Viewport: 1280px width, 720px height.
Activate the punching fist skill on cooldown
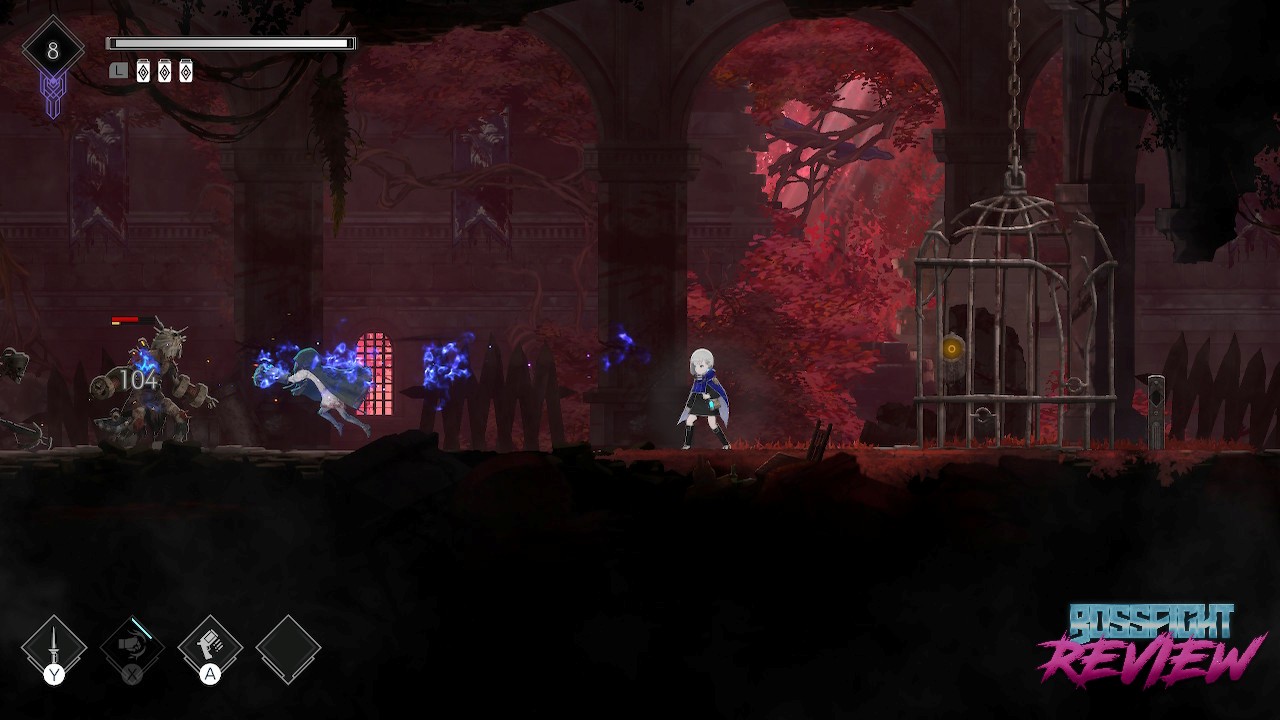(x=132, y=648)
